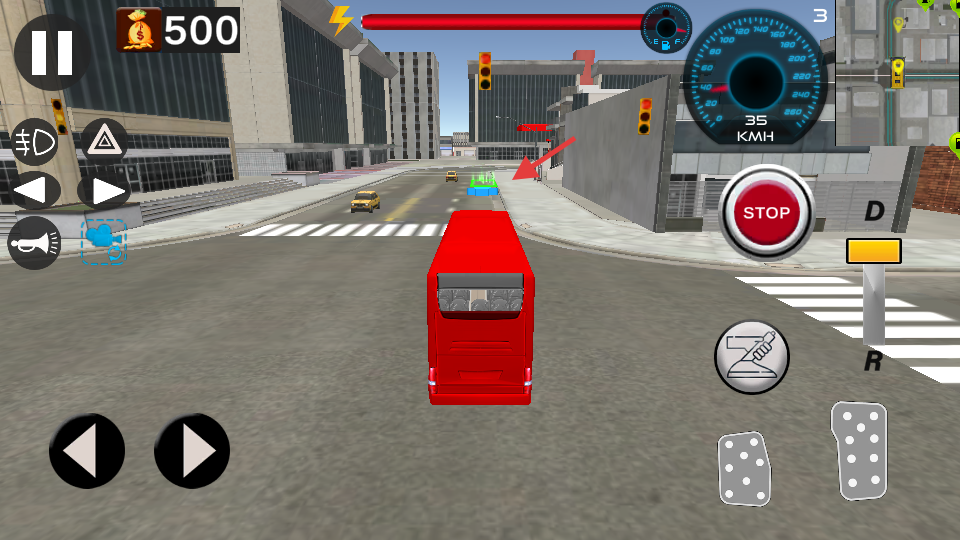Click the yellow gear shifter knob
Viewport: 960px width, 540px height.
pyautogui.click(x=873, y=251)
